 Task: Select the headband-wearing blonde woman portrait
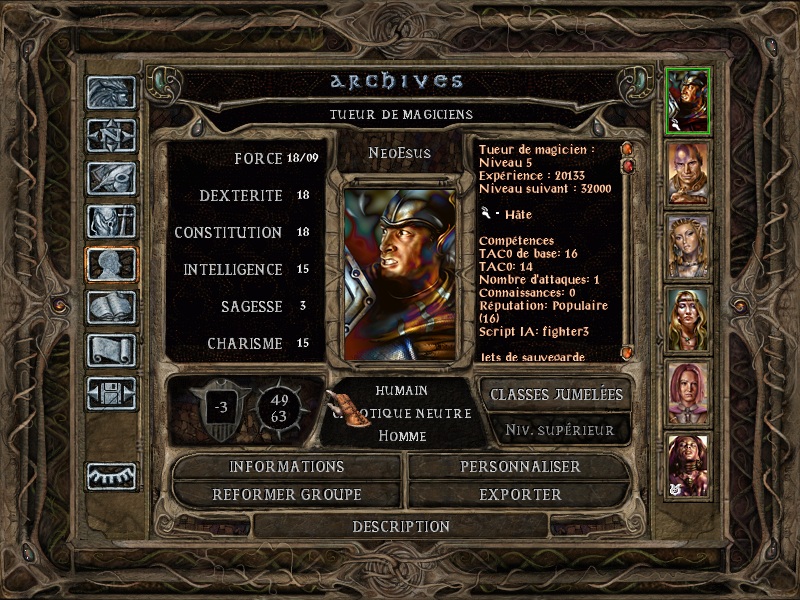pos(688,320)
